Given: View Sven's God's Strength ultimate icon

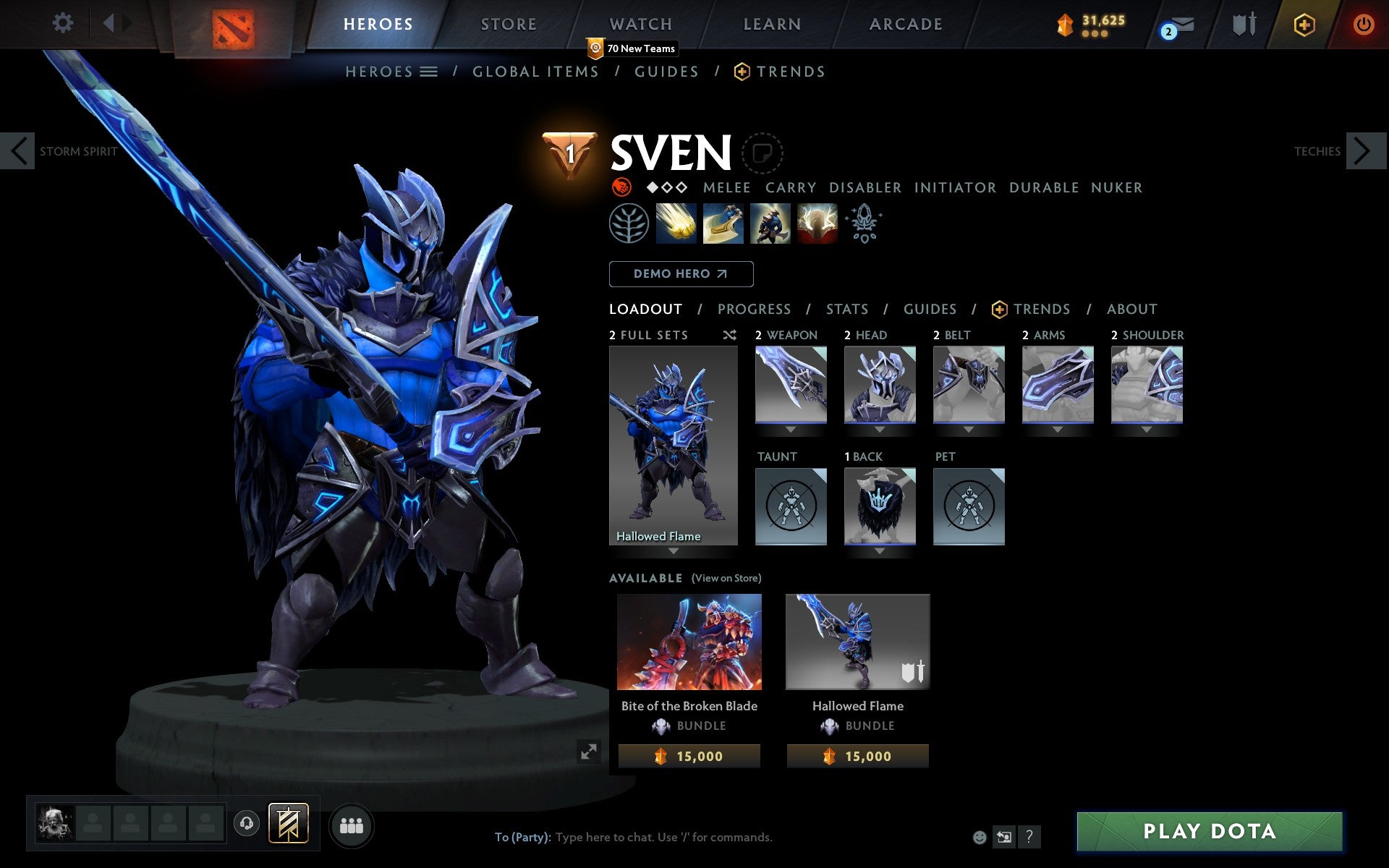Looking at the screenshot, I should click(x=817, y=224).
